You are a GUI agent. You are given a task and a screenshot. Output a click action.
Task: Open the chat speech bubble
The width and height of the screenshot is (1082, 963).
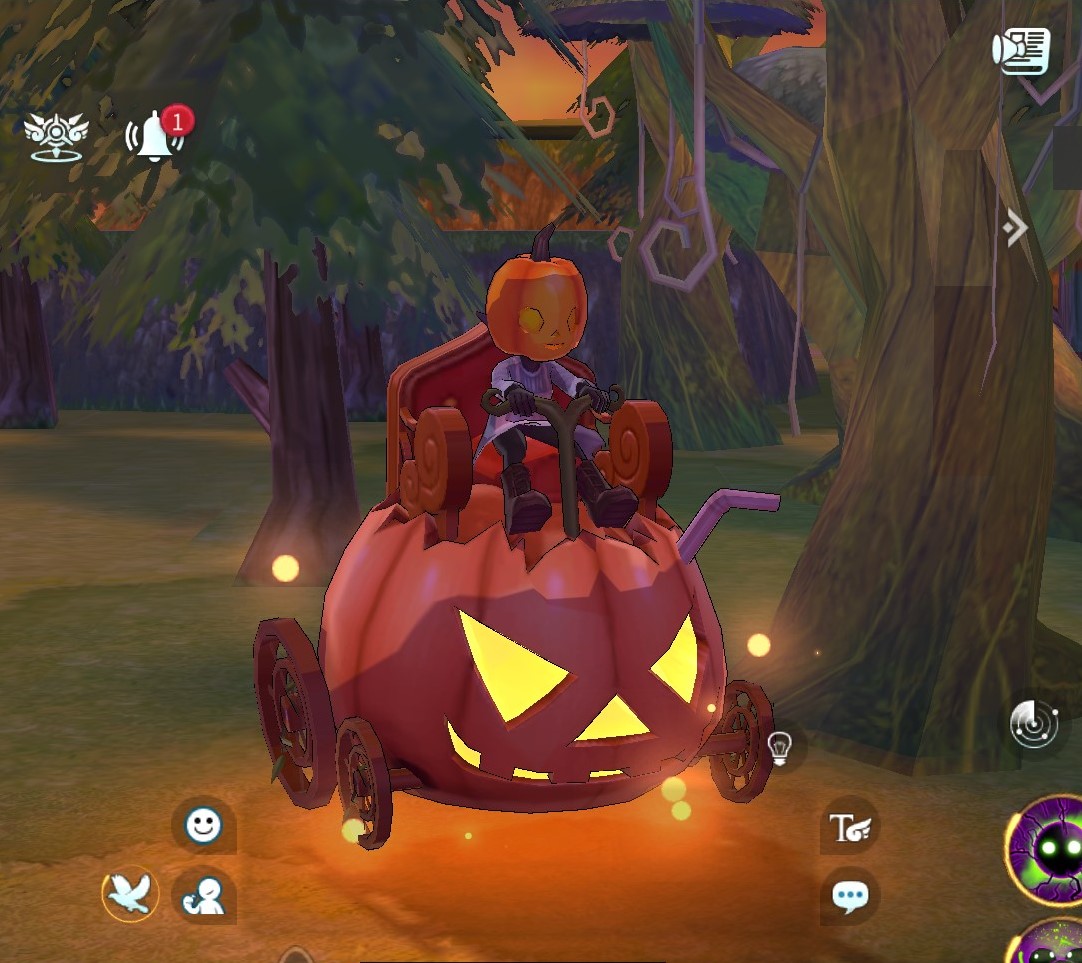(x=850, y=896)
